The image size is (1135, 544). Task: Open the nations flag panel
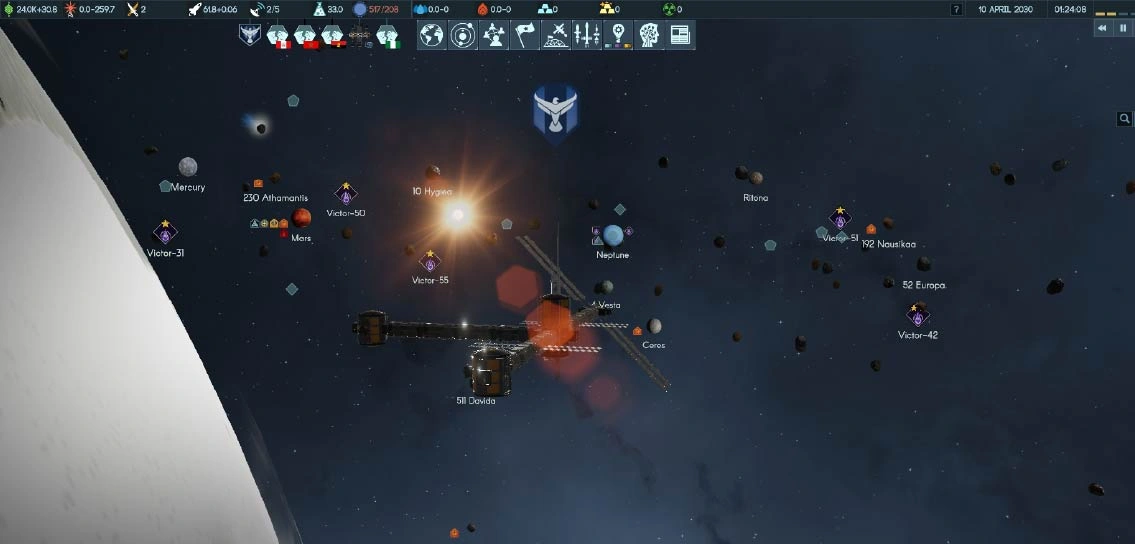[x=525, y=35]
